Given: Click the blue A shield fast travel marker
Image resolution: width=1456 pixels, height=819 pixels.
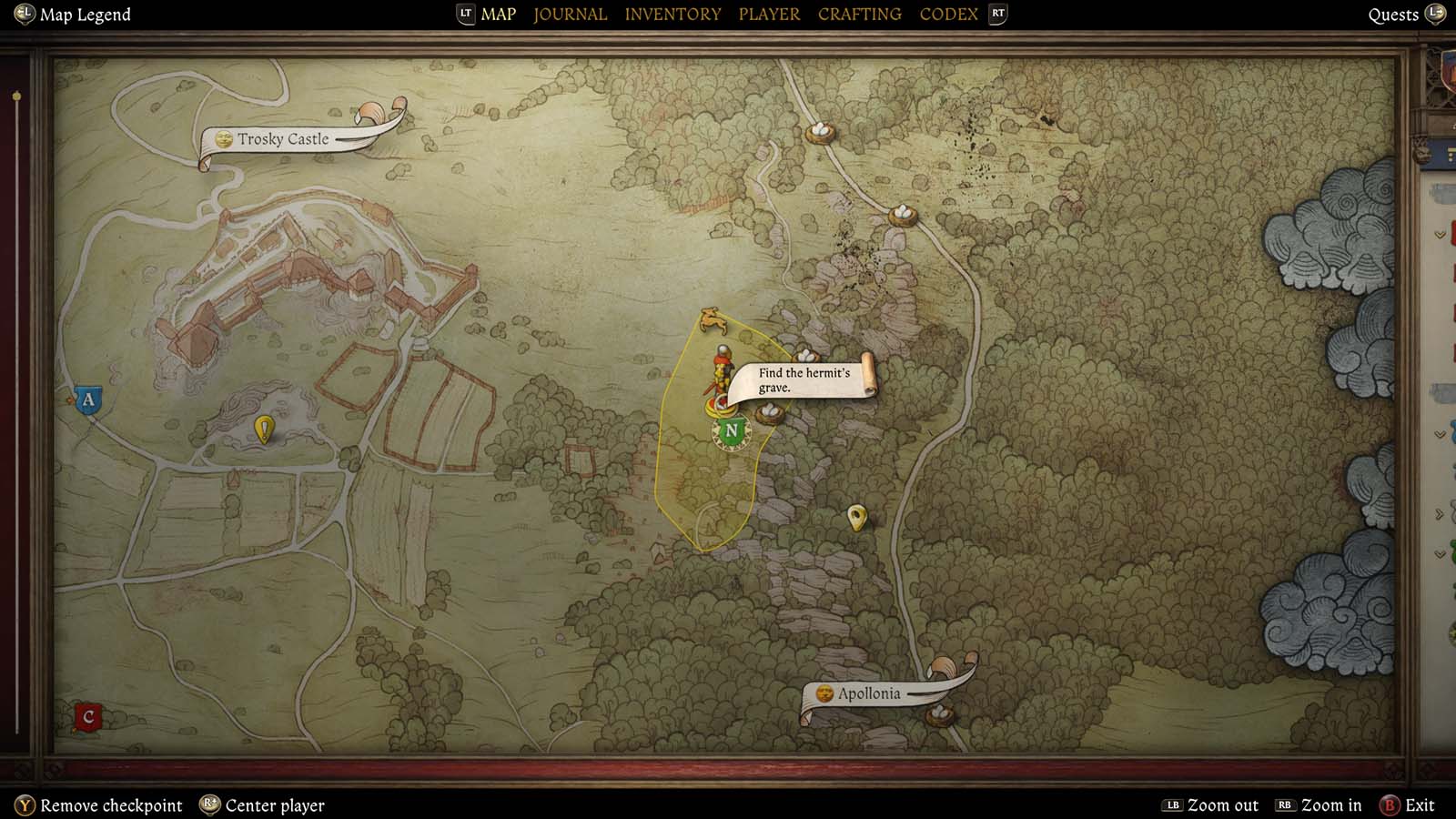Looking at the screenshot, I should (87, 399).
